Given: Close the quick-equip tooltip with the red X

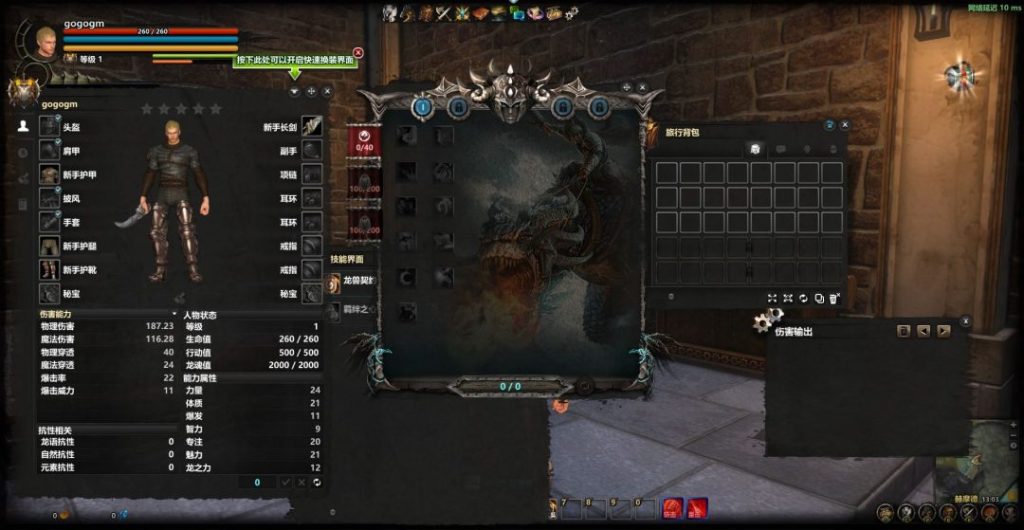Looking at the screenshot, I should click(358, 53).
